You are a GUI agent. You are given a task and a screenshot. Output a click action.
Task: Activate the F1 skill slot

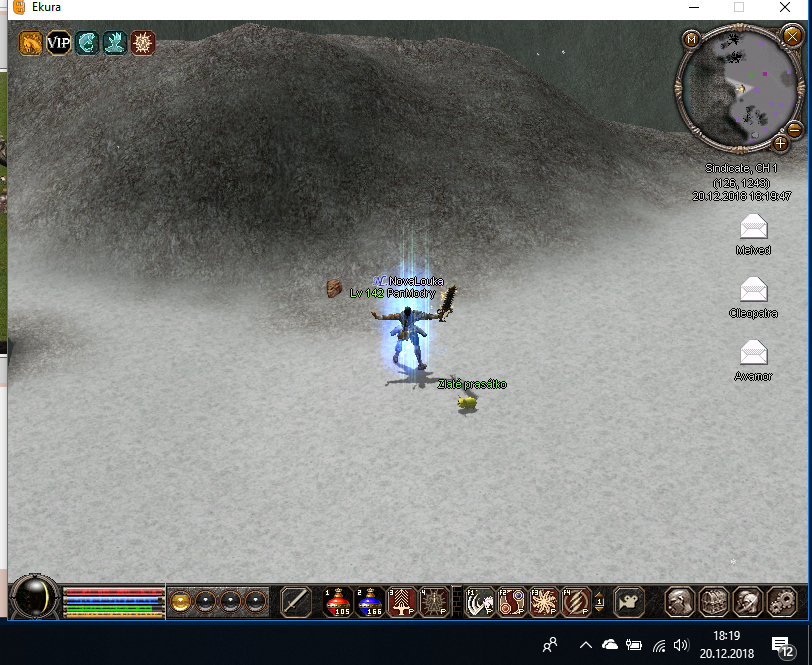pyautogui.click(x=480, y=601)
